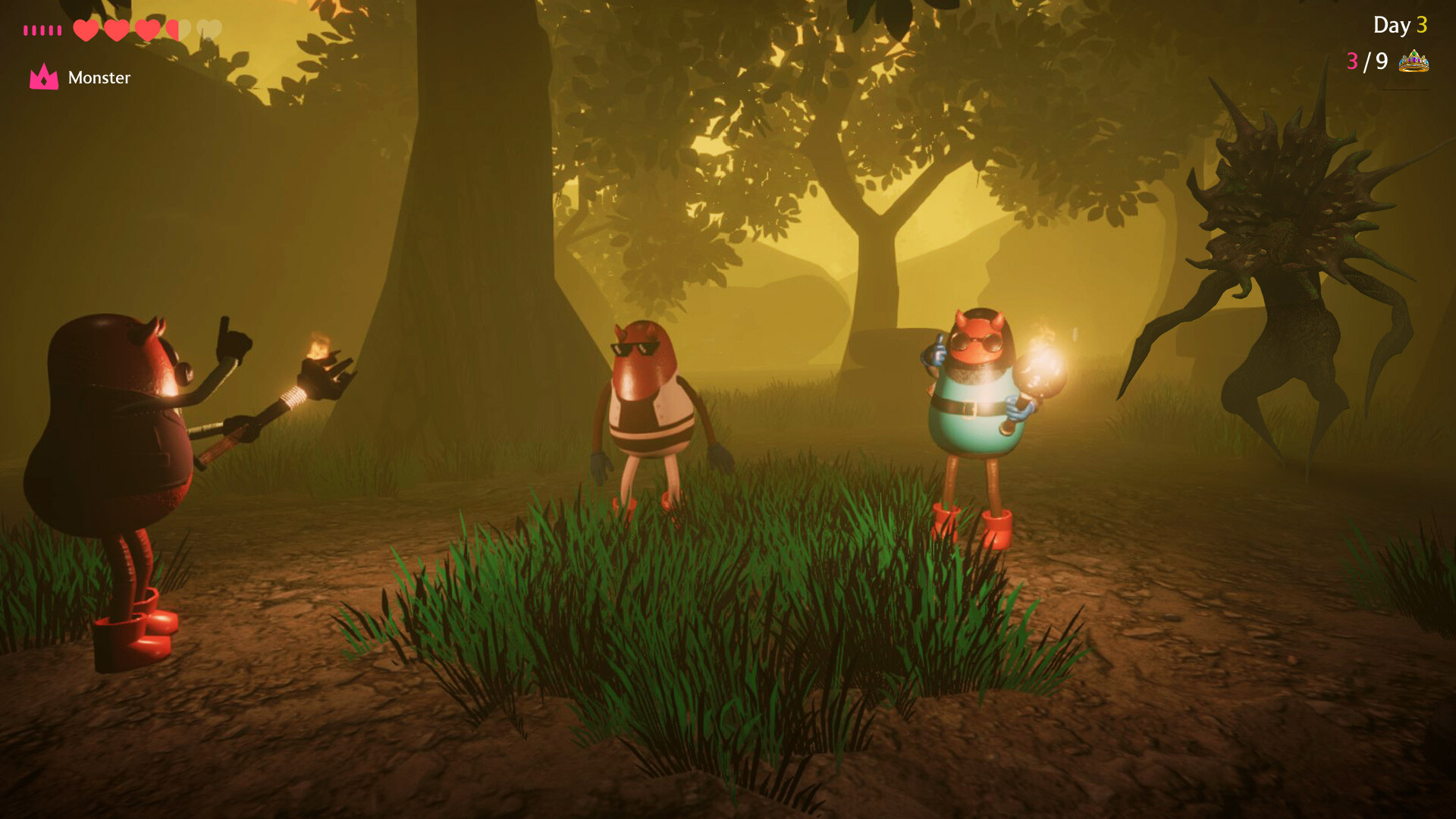Image resolution: width=1456 pixels, height=819 pixels.
Task: Click the second heart in the health bar
Action: (x=117, y=30)
